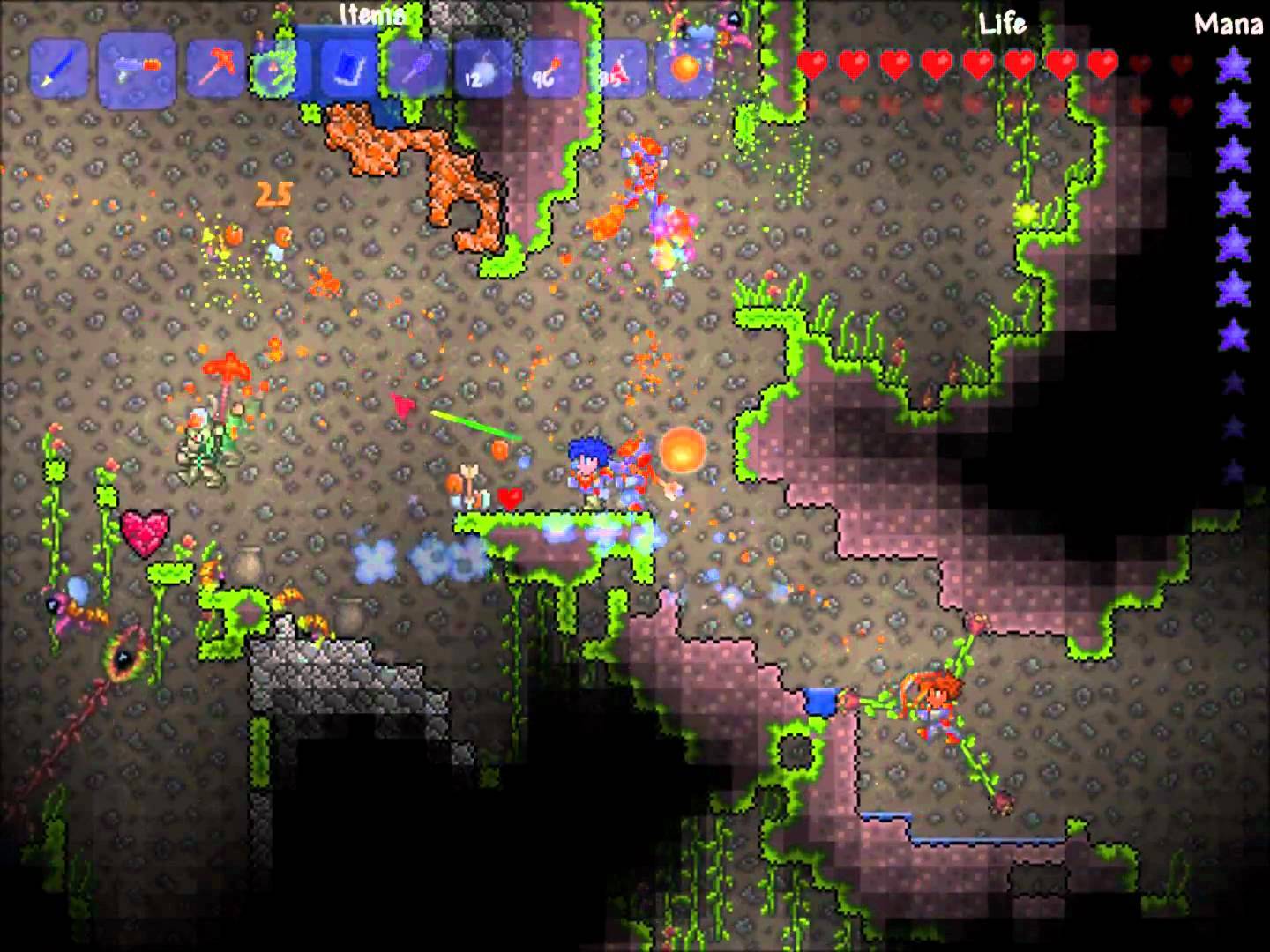Select the torch stack of 96
Screen dimensions: 1270x952
point(549,69)
